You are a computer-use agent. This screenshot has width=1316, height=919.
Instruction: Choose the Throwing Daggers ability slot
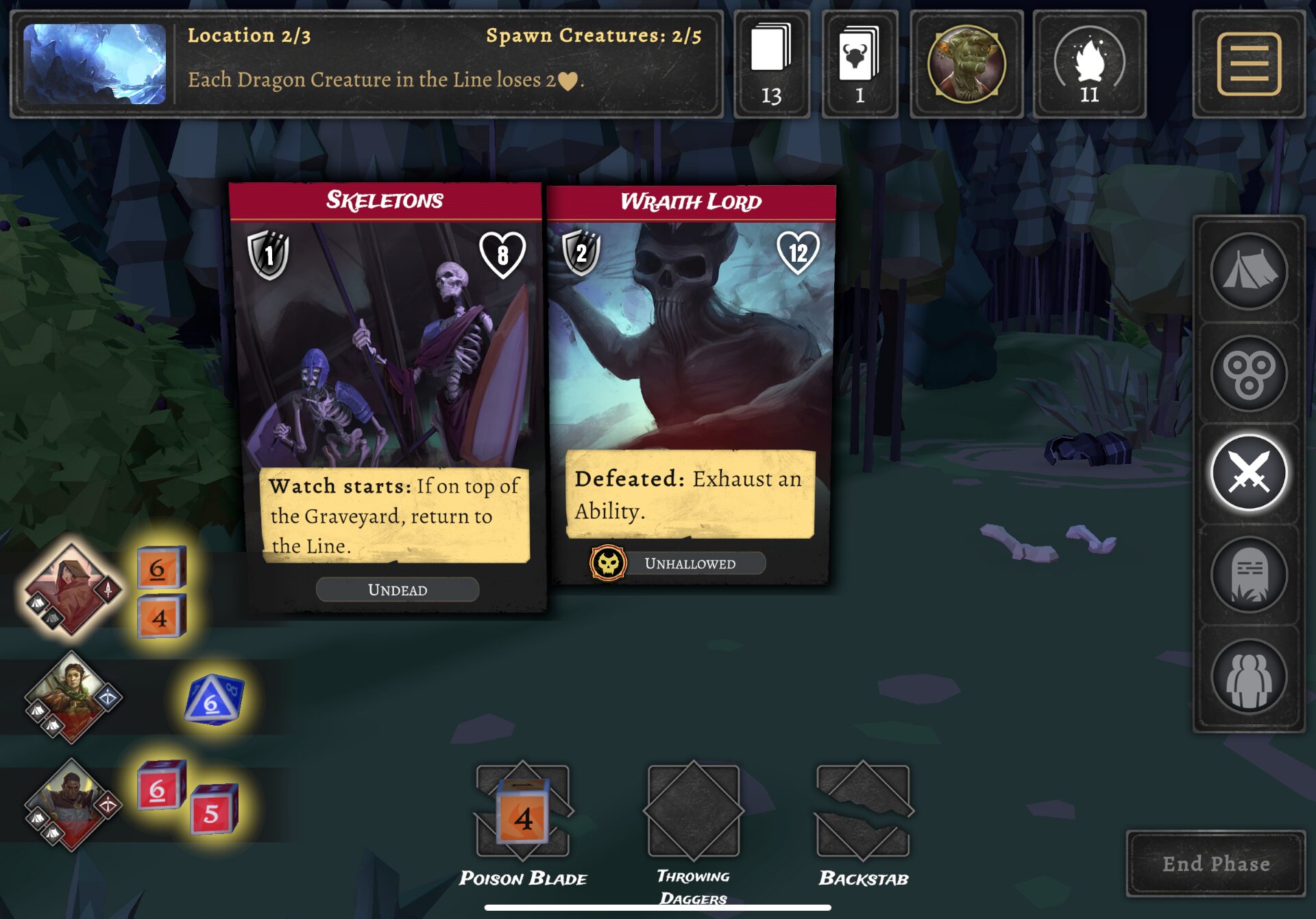[x=693, y=813]
